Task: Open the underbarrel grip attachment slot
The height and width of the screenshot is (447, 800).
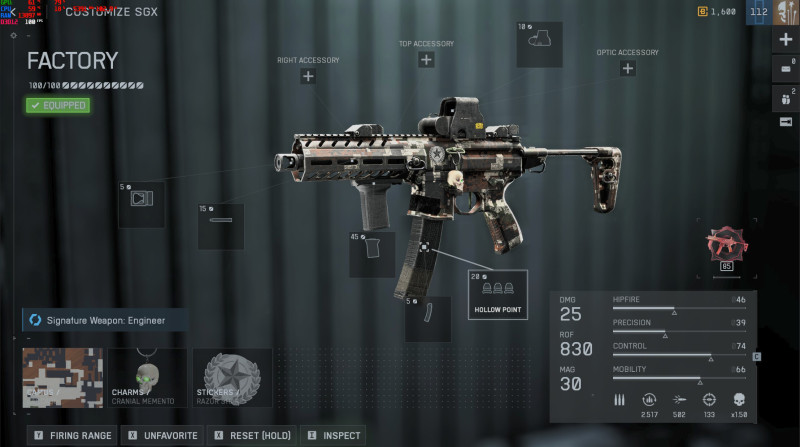Action: click(371, 254)
